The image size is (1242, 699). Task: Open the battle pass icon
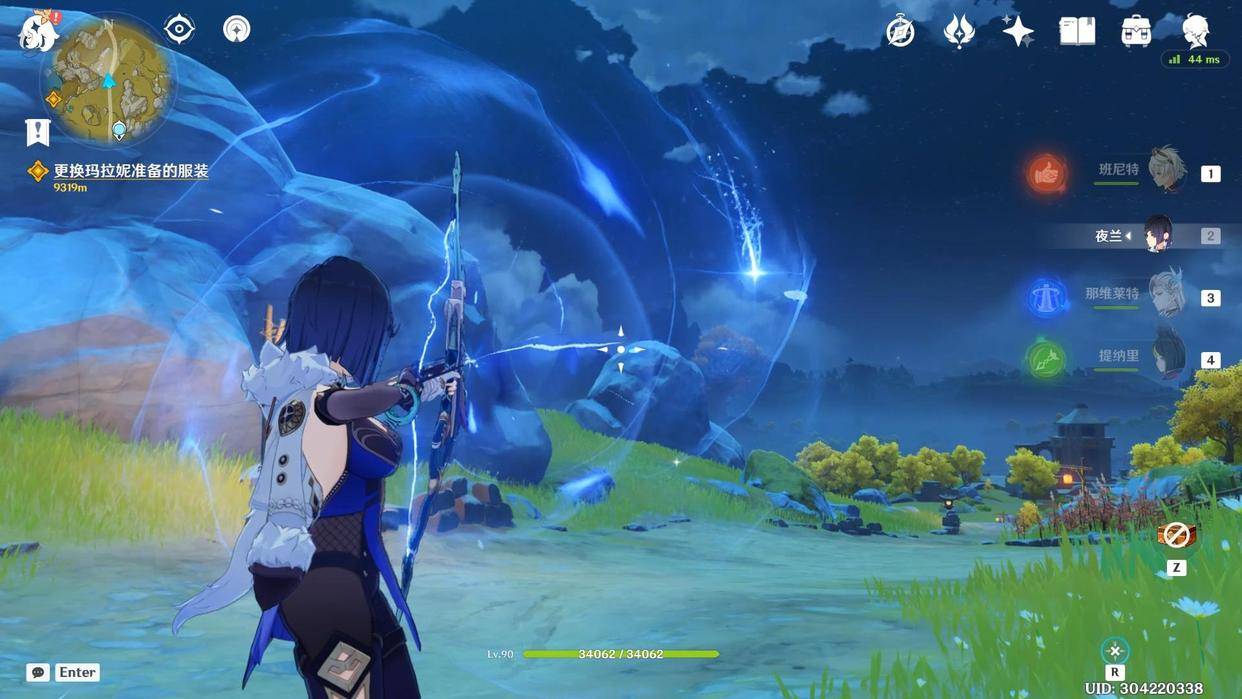tap(959, 32)
